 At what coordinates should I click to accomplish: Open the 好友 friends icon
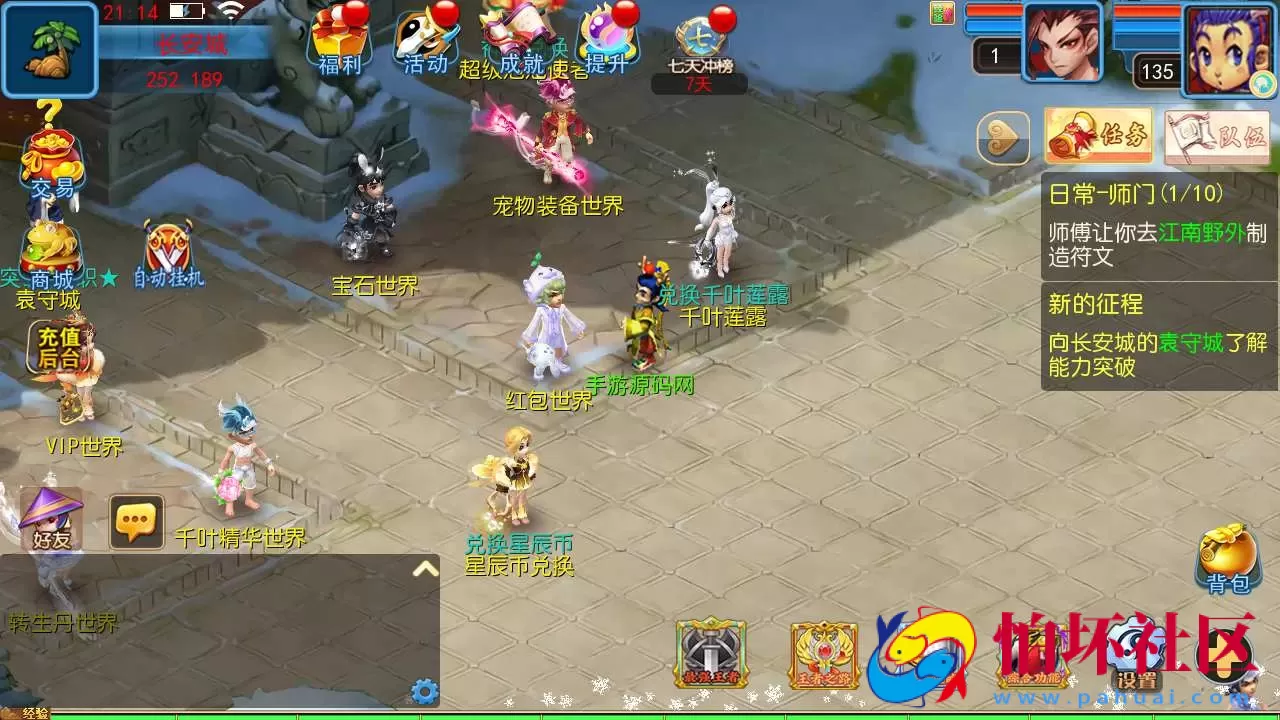(48, 520)
